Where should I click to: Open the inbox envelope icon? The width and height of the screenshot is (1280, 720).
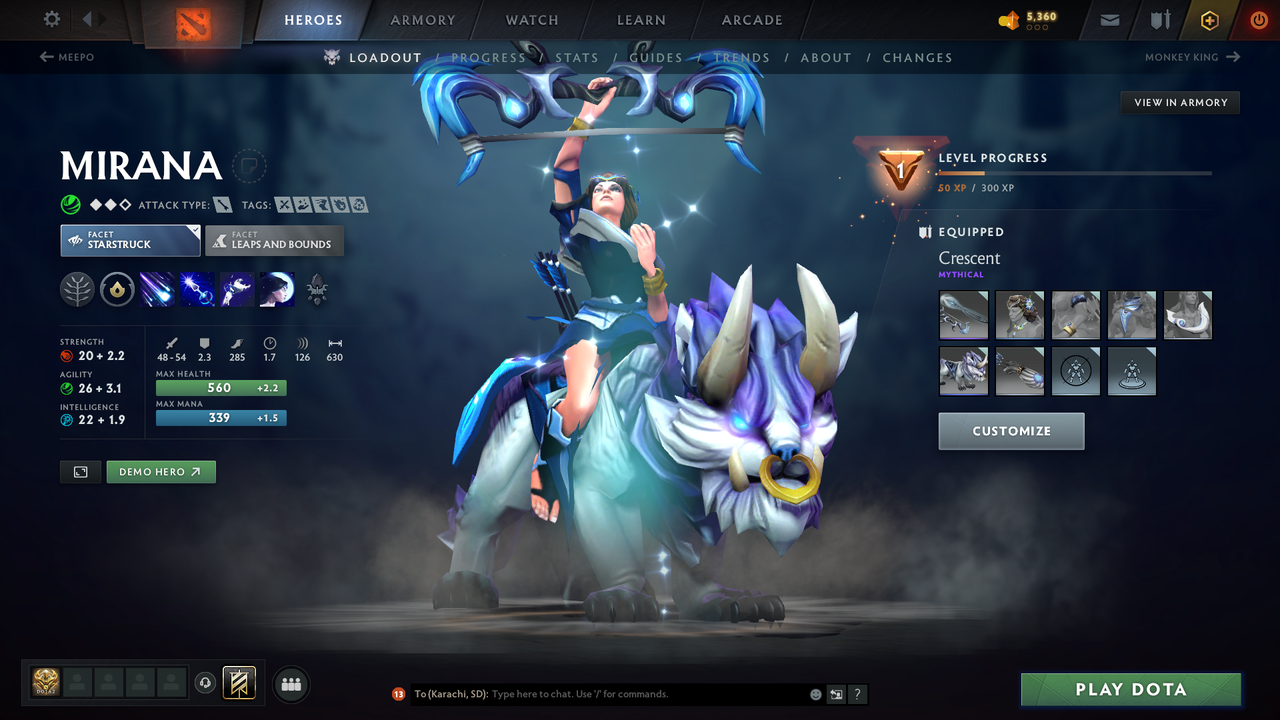pyautogui.click(x=1108, y=19)
